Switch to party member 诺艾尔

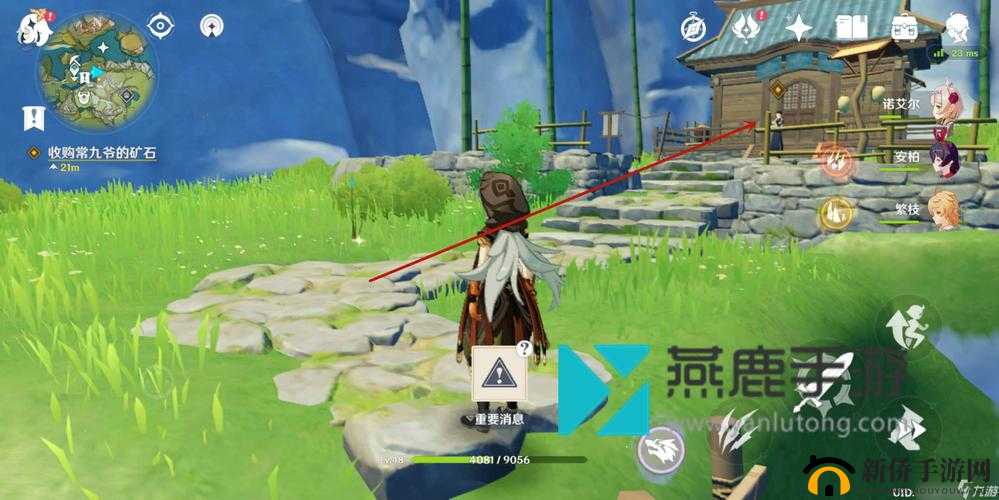945,104
